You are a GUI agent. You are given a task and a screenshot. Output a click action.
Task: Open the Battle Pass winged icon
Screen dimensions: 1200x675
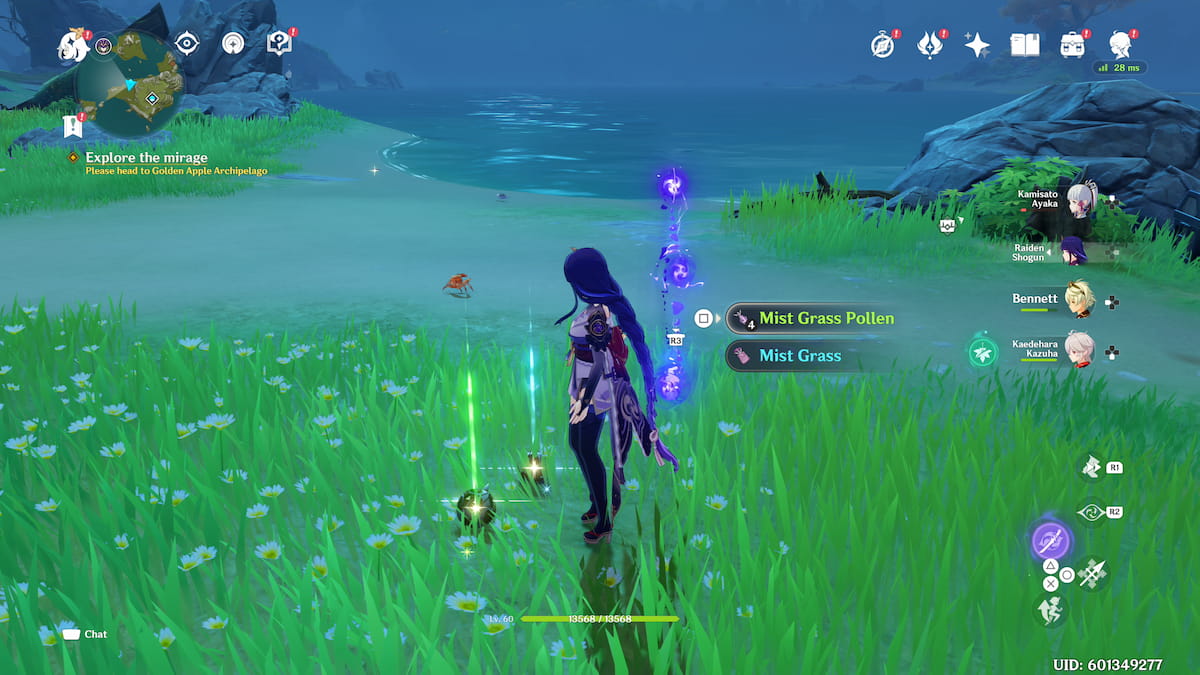(x=930, y=45)
